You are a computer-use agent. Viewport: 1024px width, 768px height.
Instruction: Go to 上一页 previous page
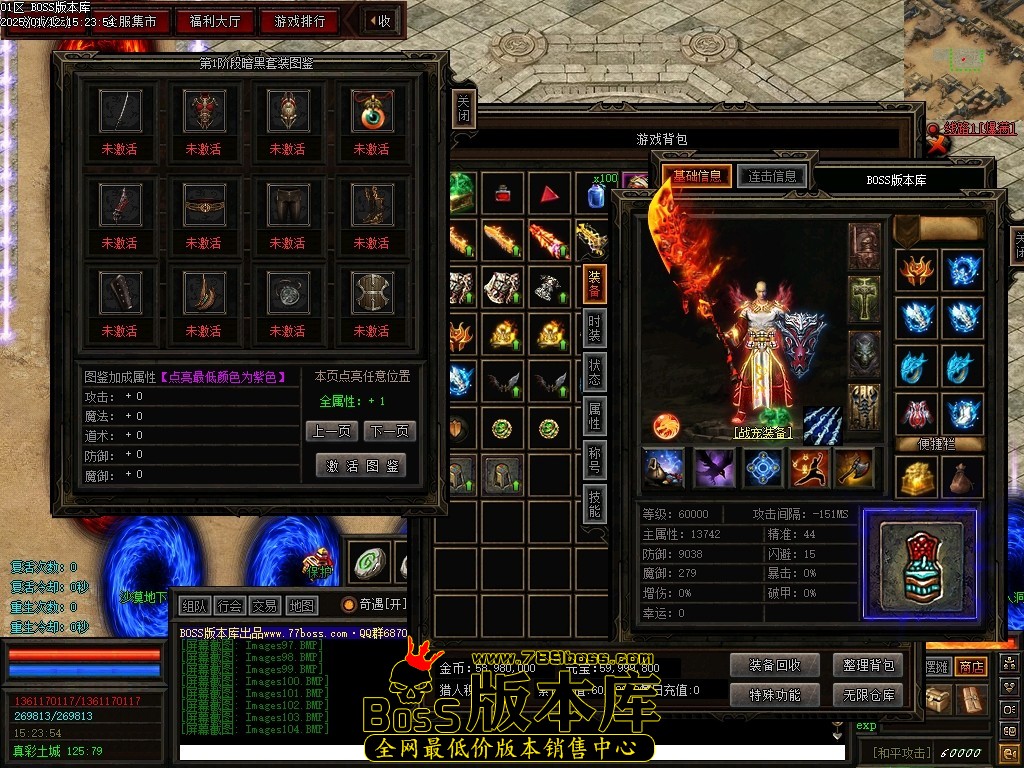[330, 432]
